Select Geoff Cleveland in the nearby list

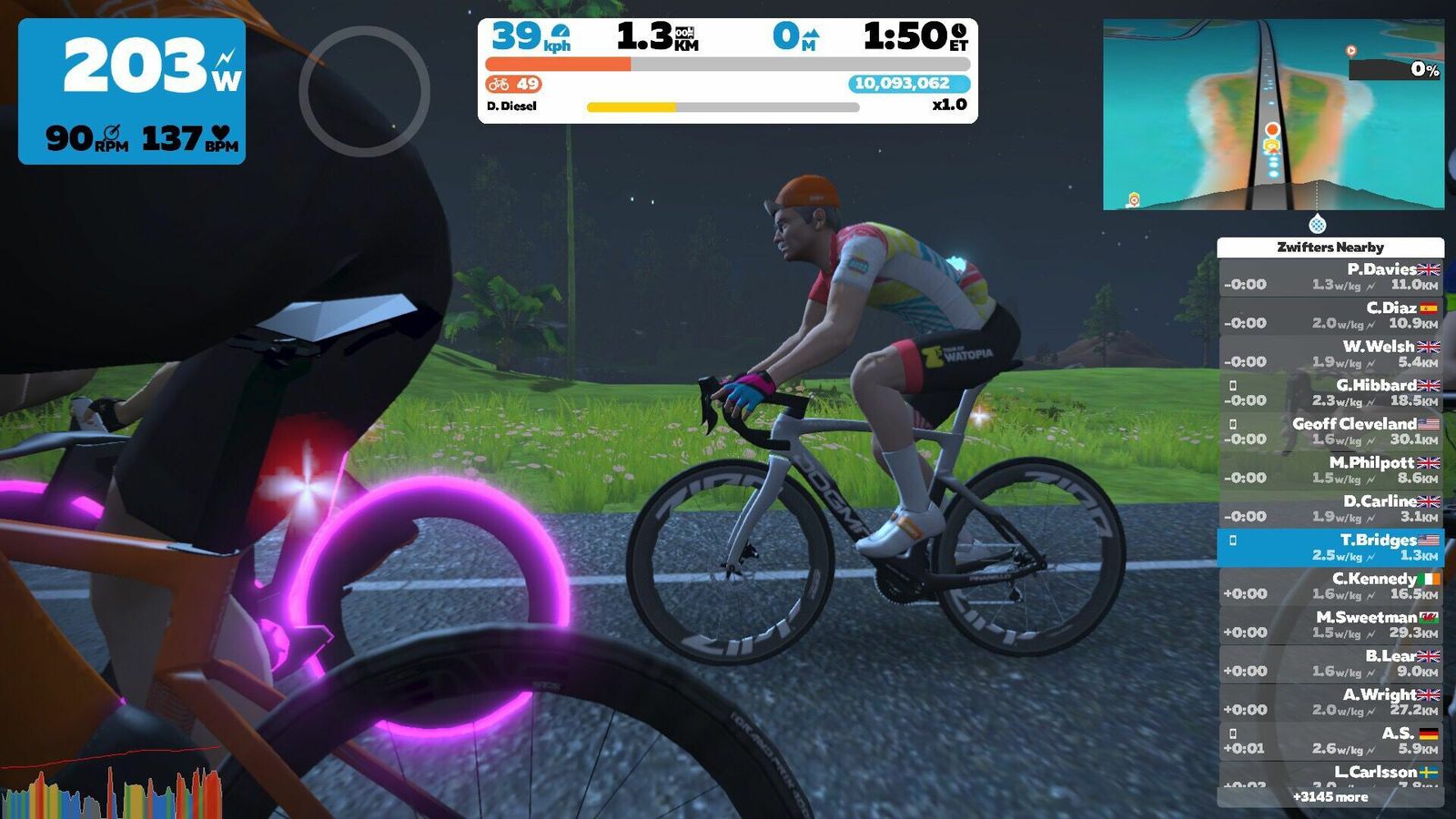pyautogui.click(x=1330, y=431)
